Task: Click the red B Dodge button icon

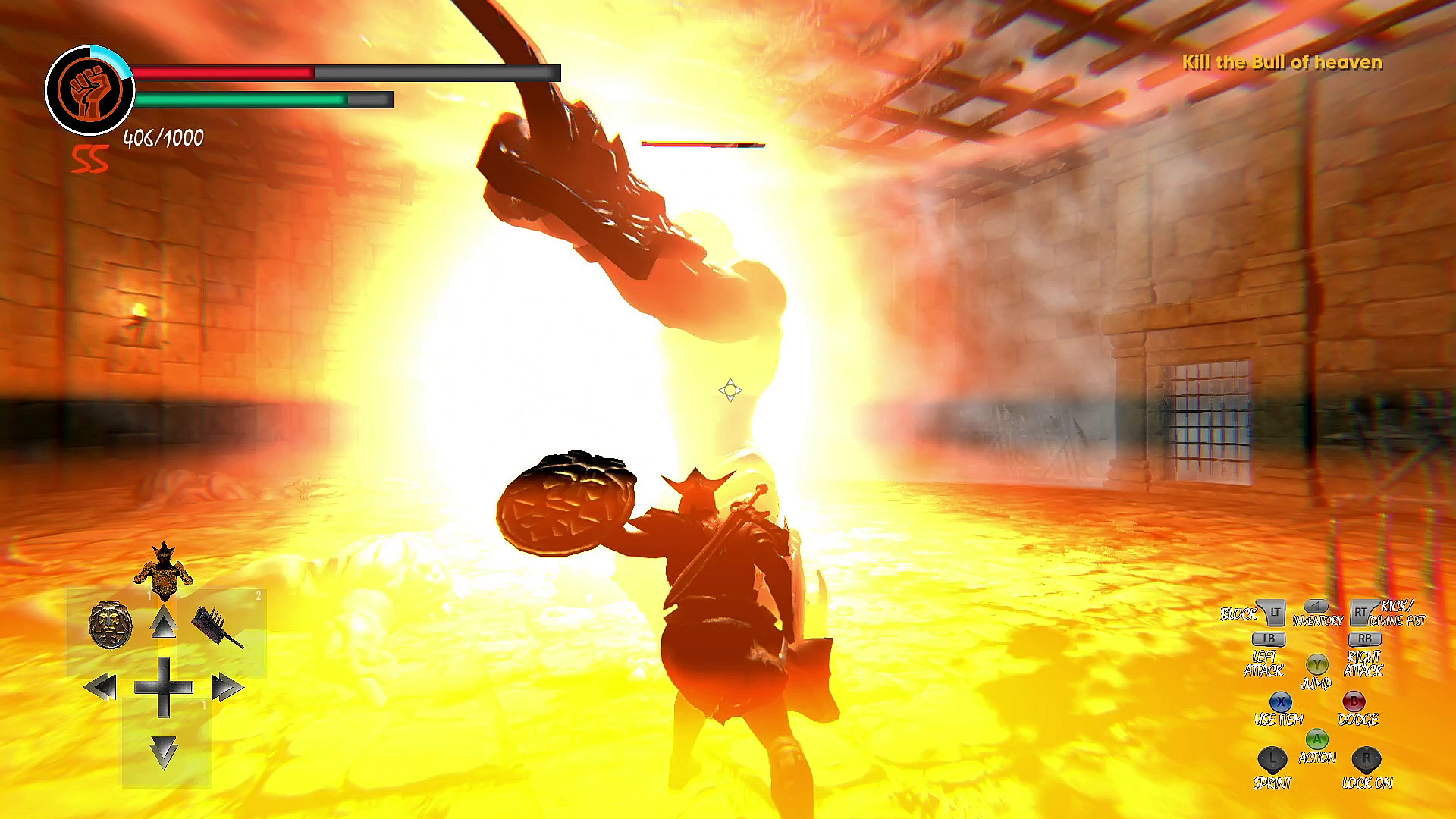Action: (1354, 701)
